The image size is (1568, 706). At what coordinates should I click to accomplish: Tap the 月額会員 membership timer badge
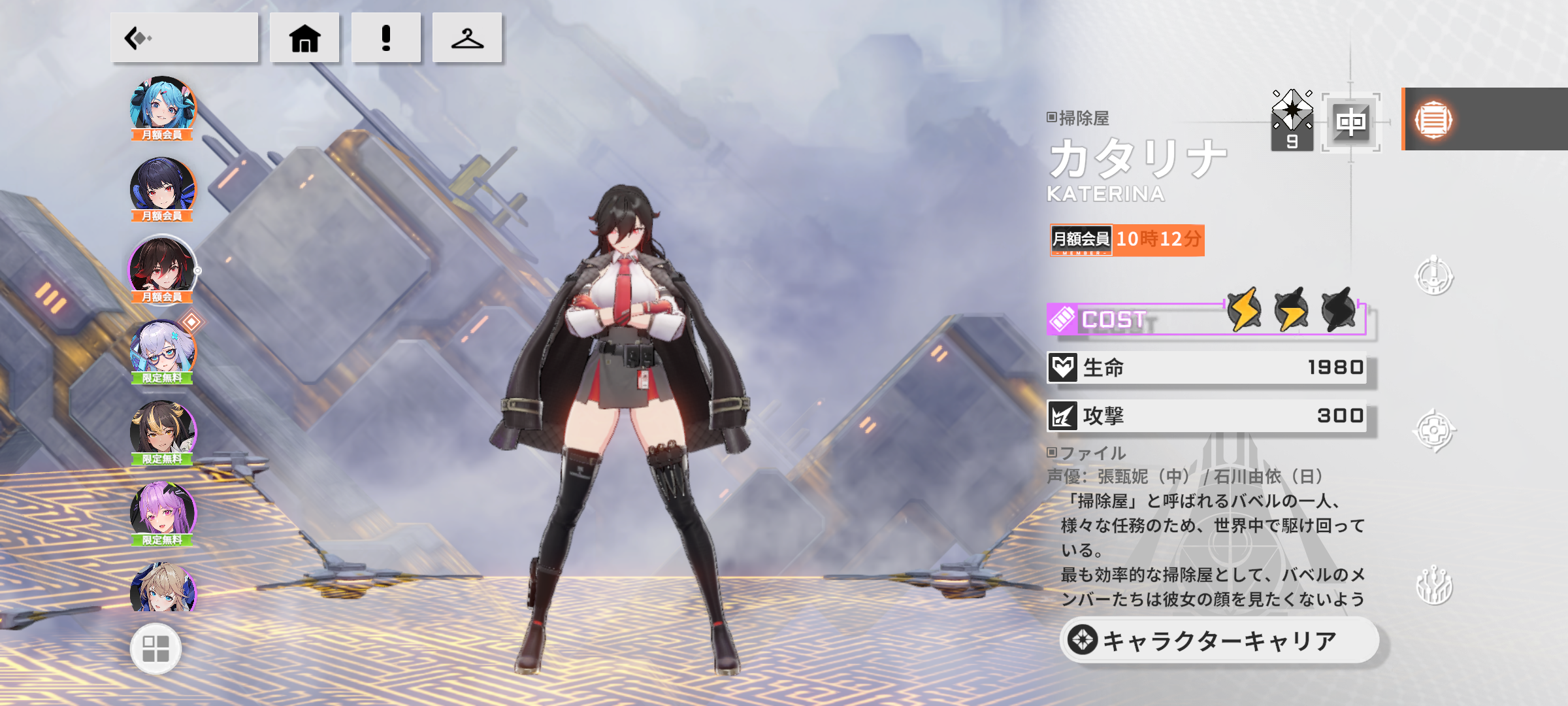tap(1126, 240)
